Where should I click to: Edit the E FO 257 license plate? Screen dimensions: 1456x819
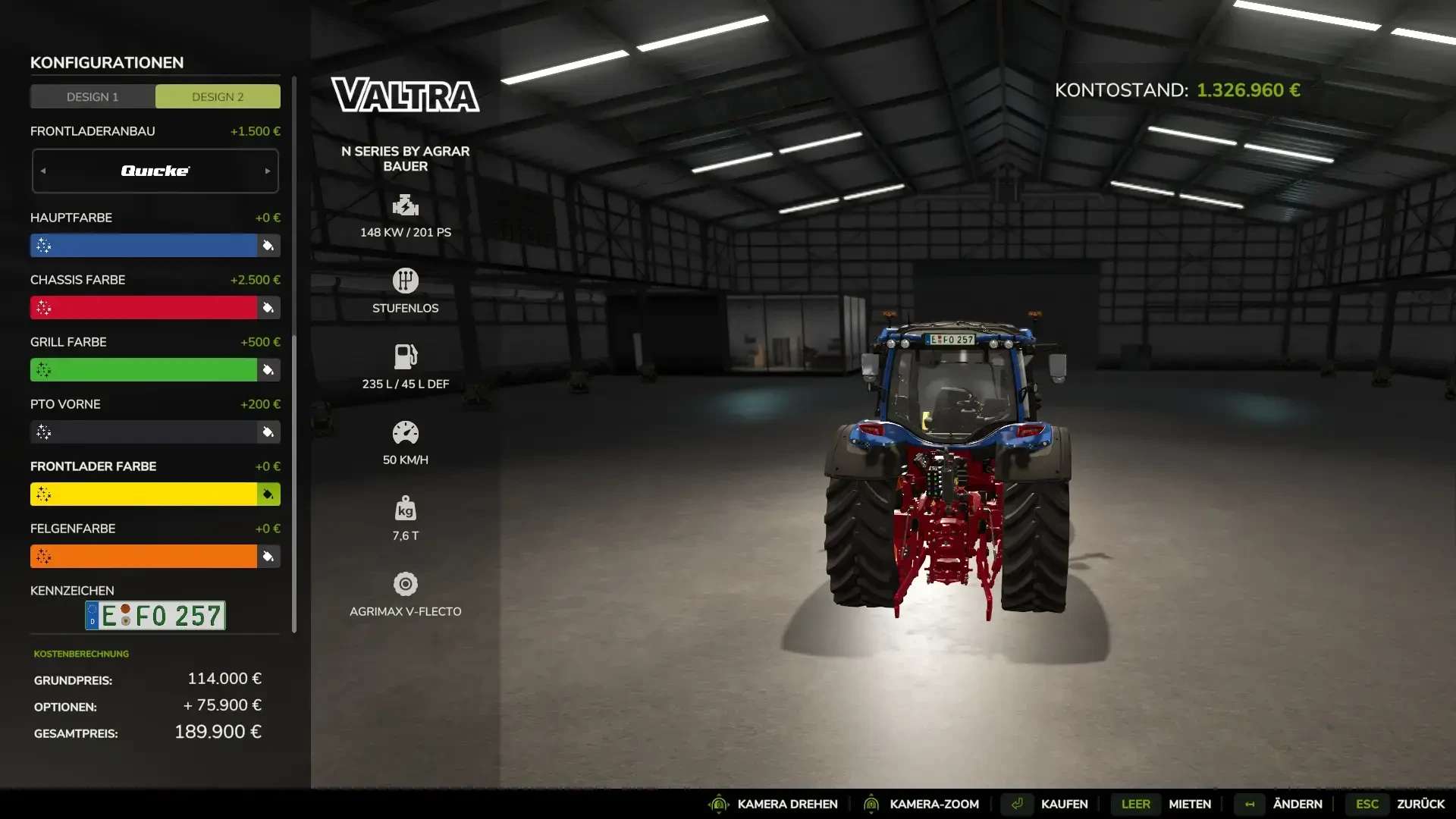coord(155,616)
